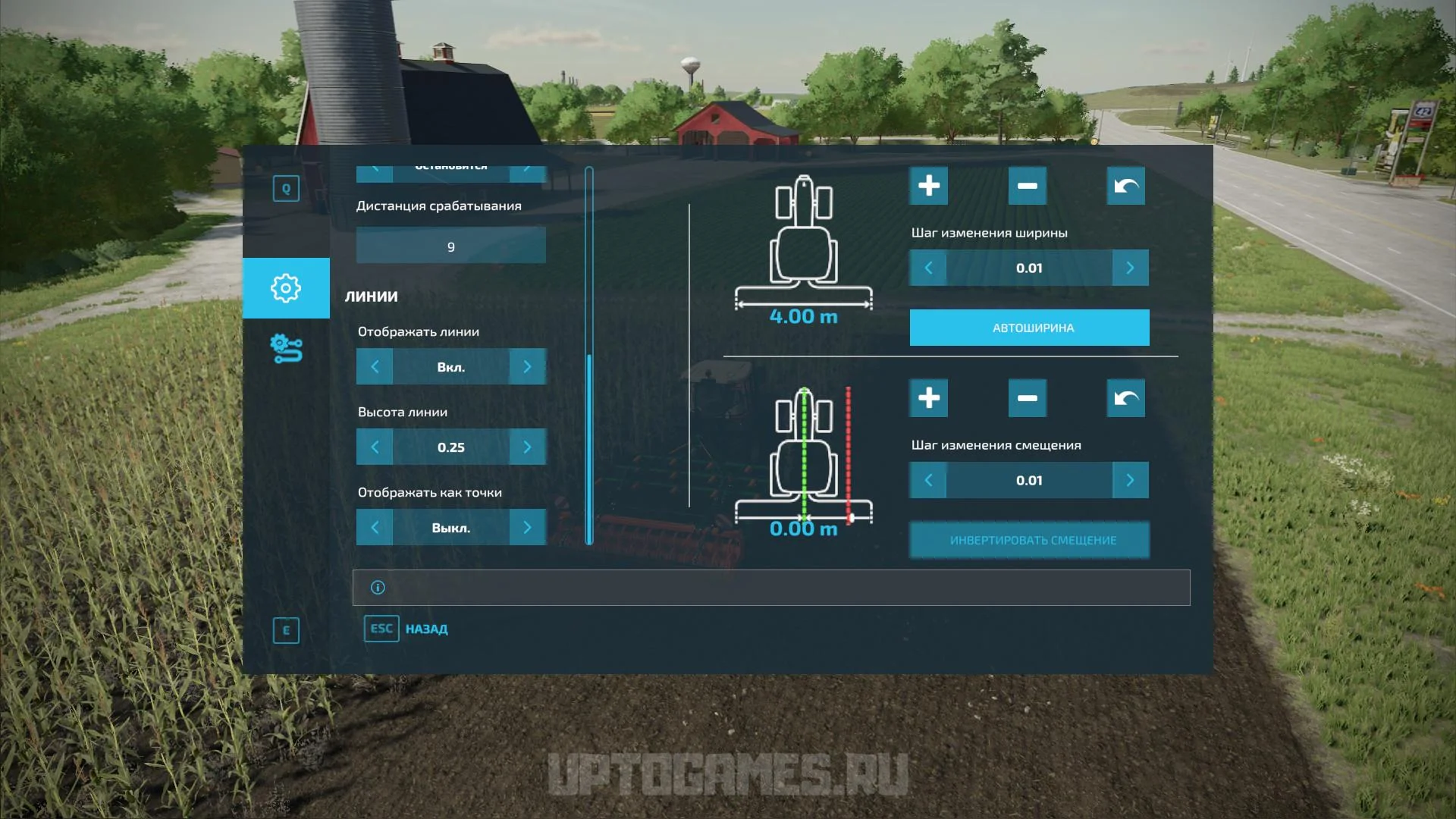Open the route settings tab below the gear

pos(286,348)
